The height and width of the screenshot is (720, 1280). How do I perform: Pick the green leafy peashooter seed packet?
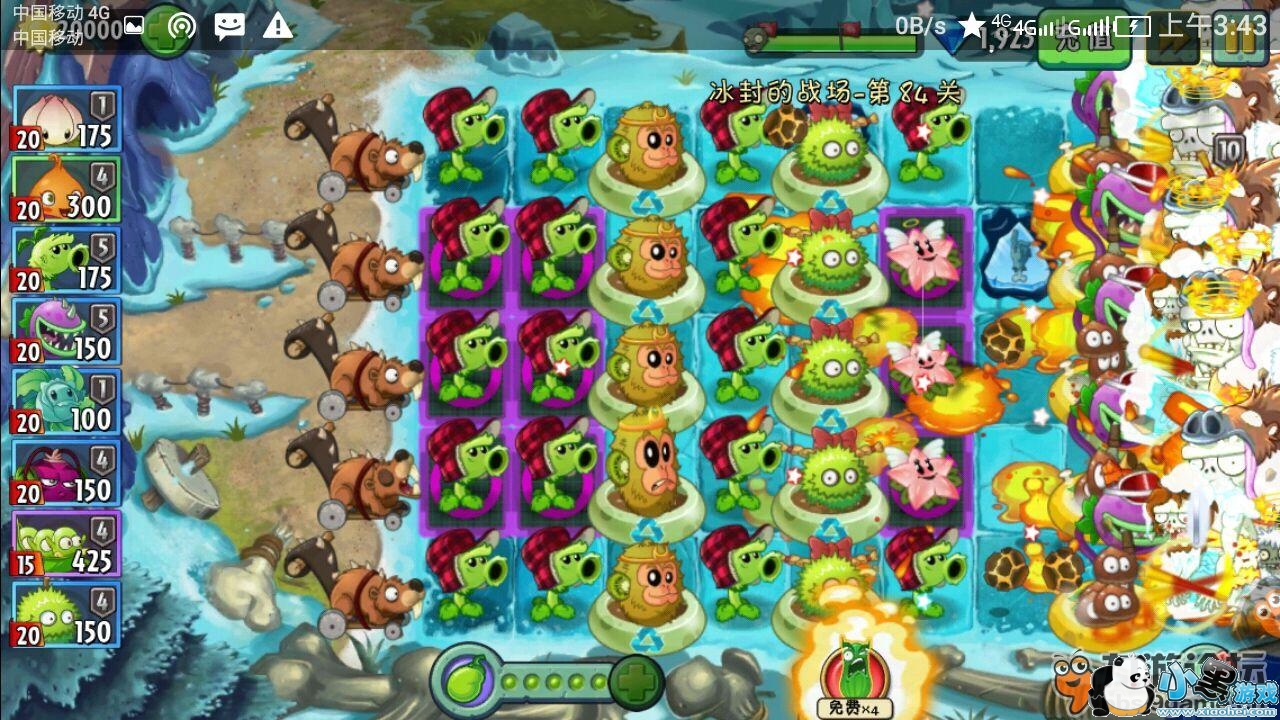66,260
